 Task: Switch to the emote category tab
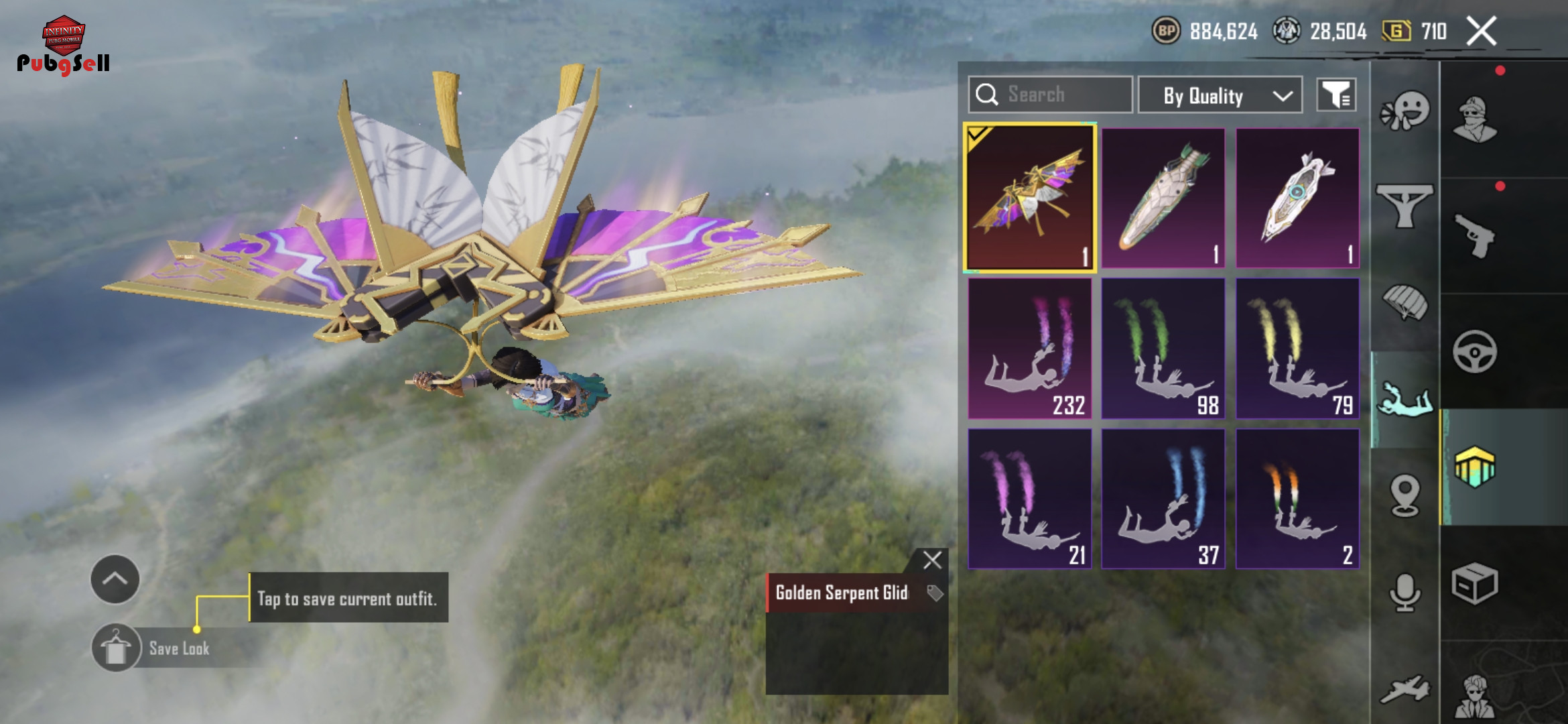(x=1405, y=111)
